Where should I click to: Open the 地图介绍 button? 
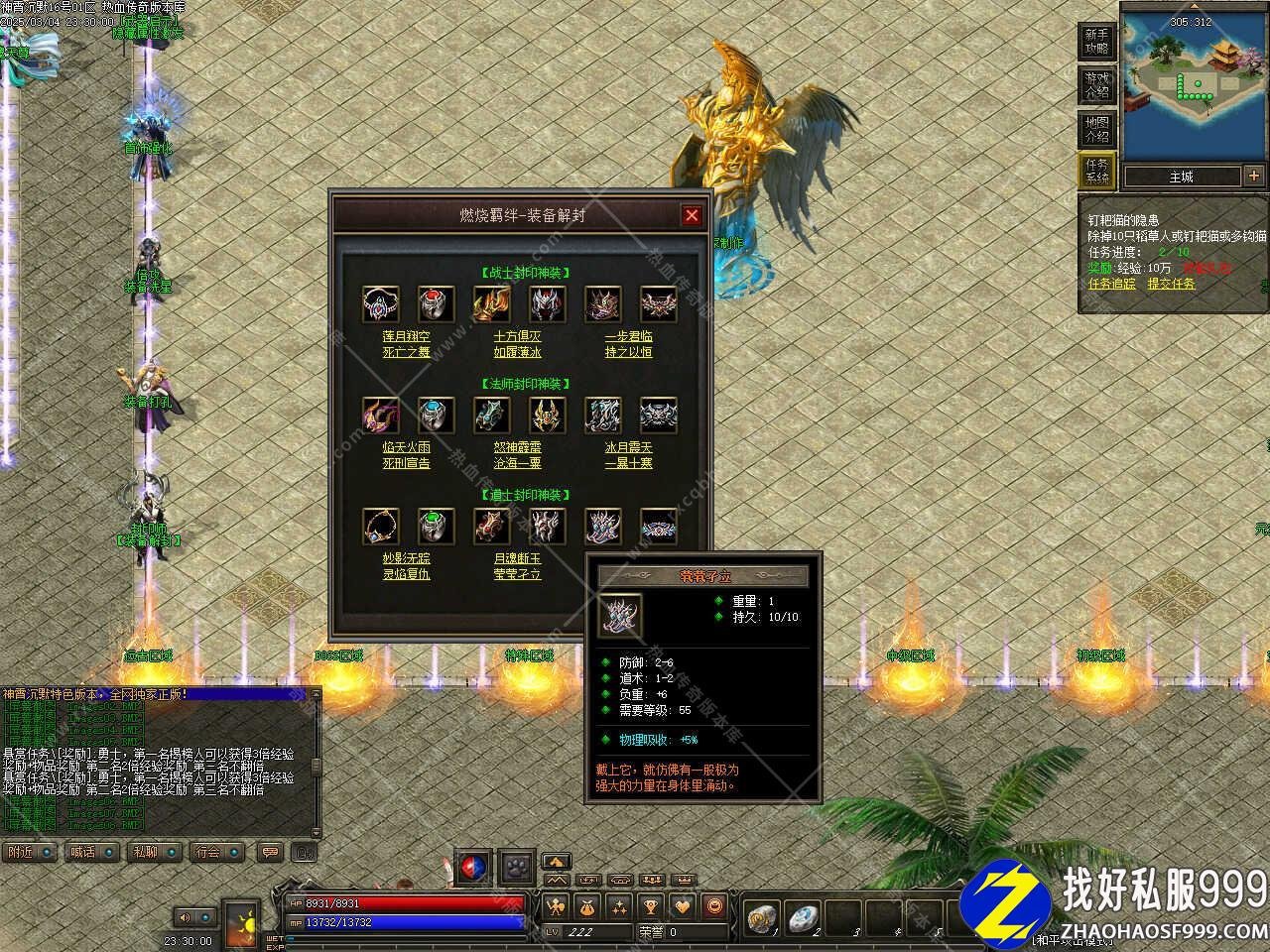coord(1096,129)
